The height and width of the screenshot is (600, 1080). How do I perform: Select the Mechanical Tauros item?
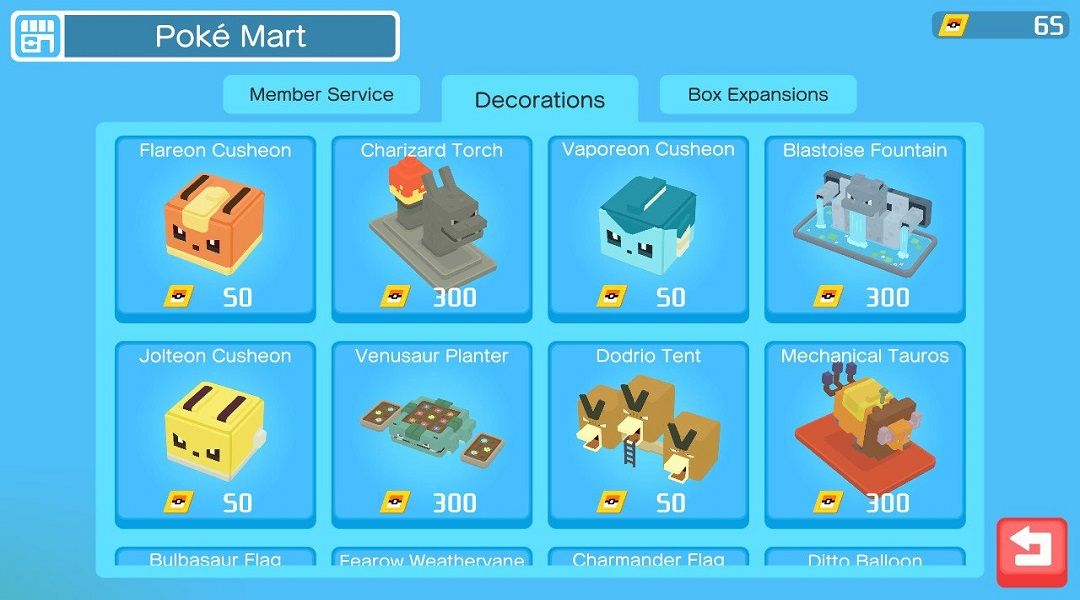click(x=865, y=435)
